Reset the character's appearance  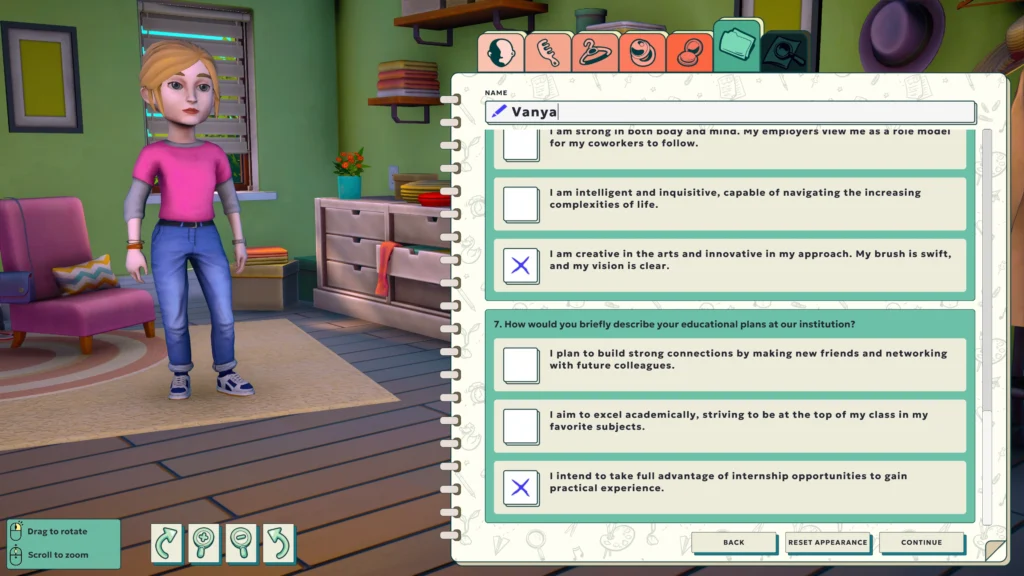tap(826, 543)
